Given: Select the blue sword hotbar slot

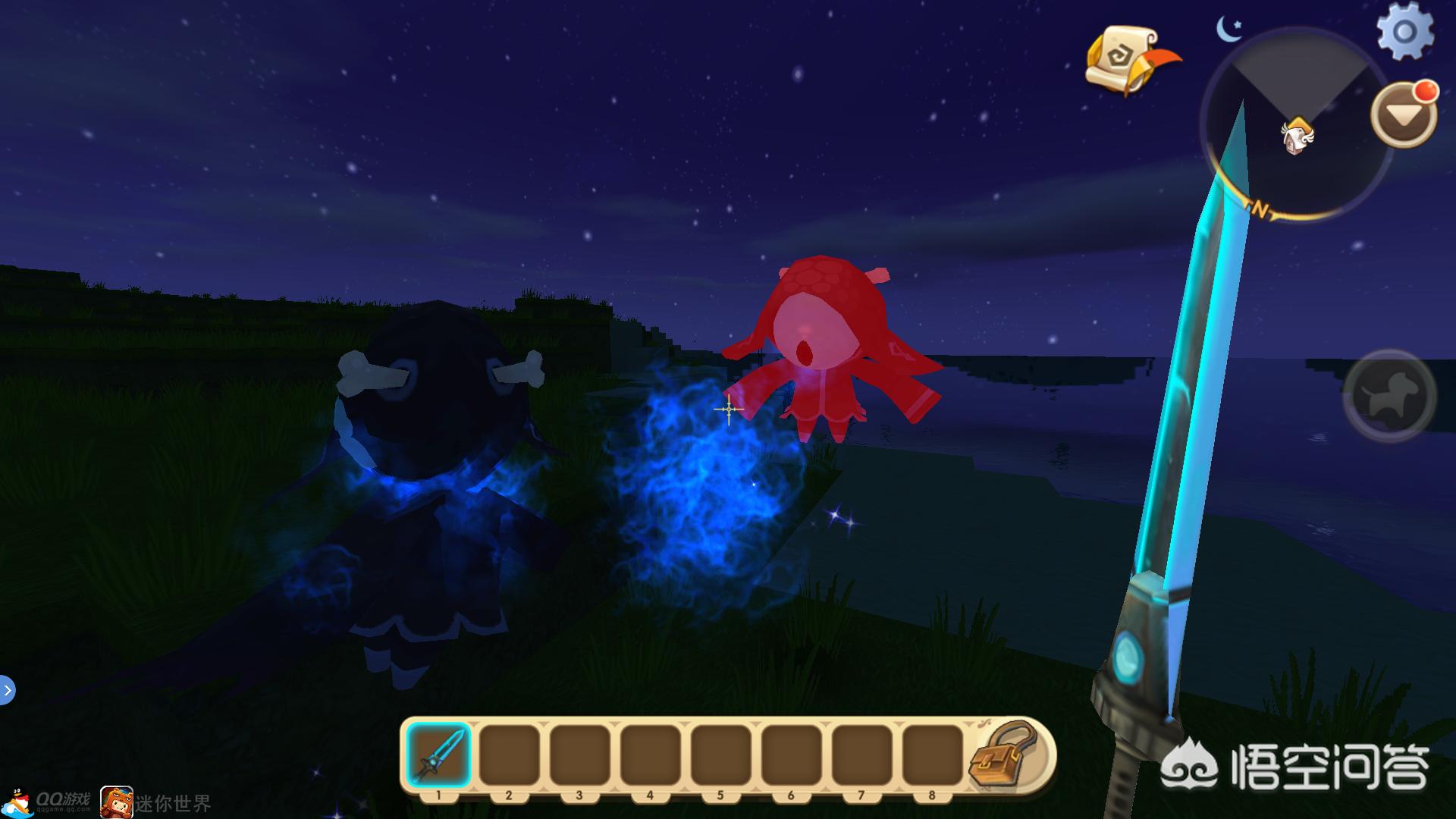Looking at the screenshot, I should [438, 755].
